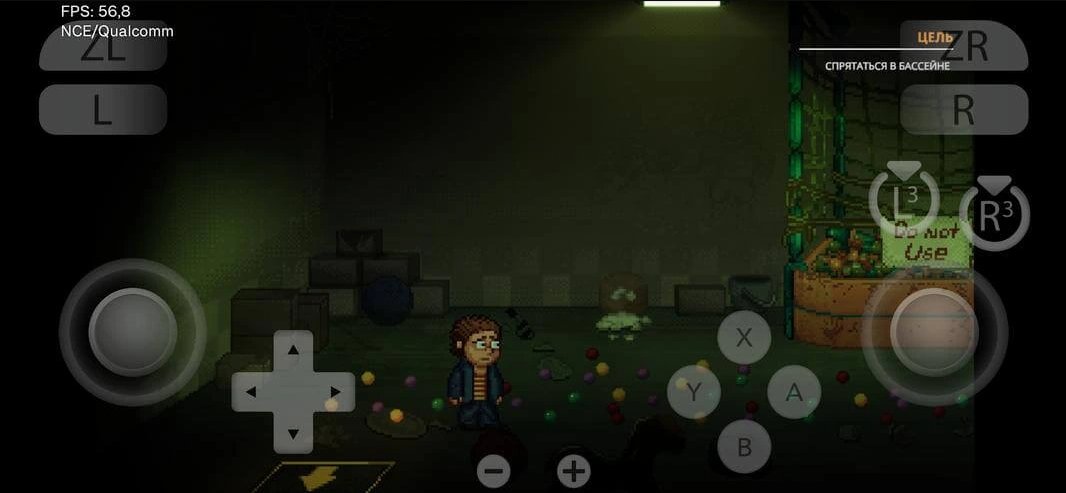The height and width of the screenshot is (493, 1066).
Task: Tap the on-screen Y button
Action: tap(694, 392)
